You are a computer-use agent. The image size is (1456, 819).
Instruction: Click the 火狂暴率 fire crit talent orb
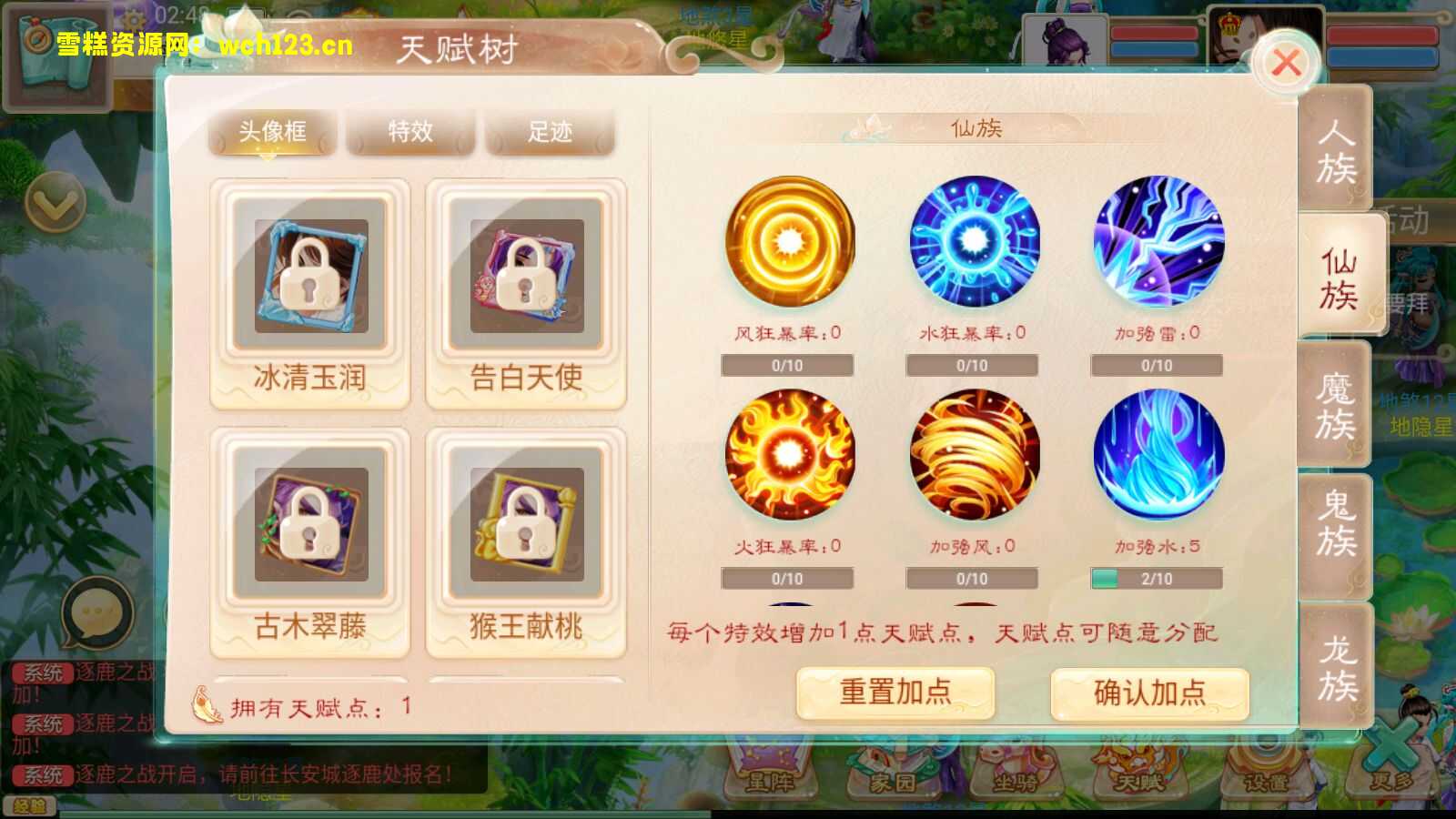pos(788,455)
